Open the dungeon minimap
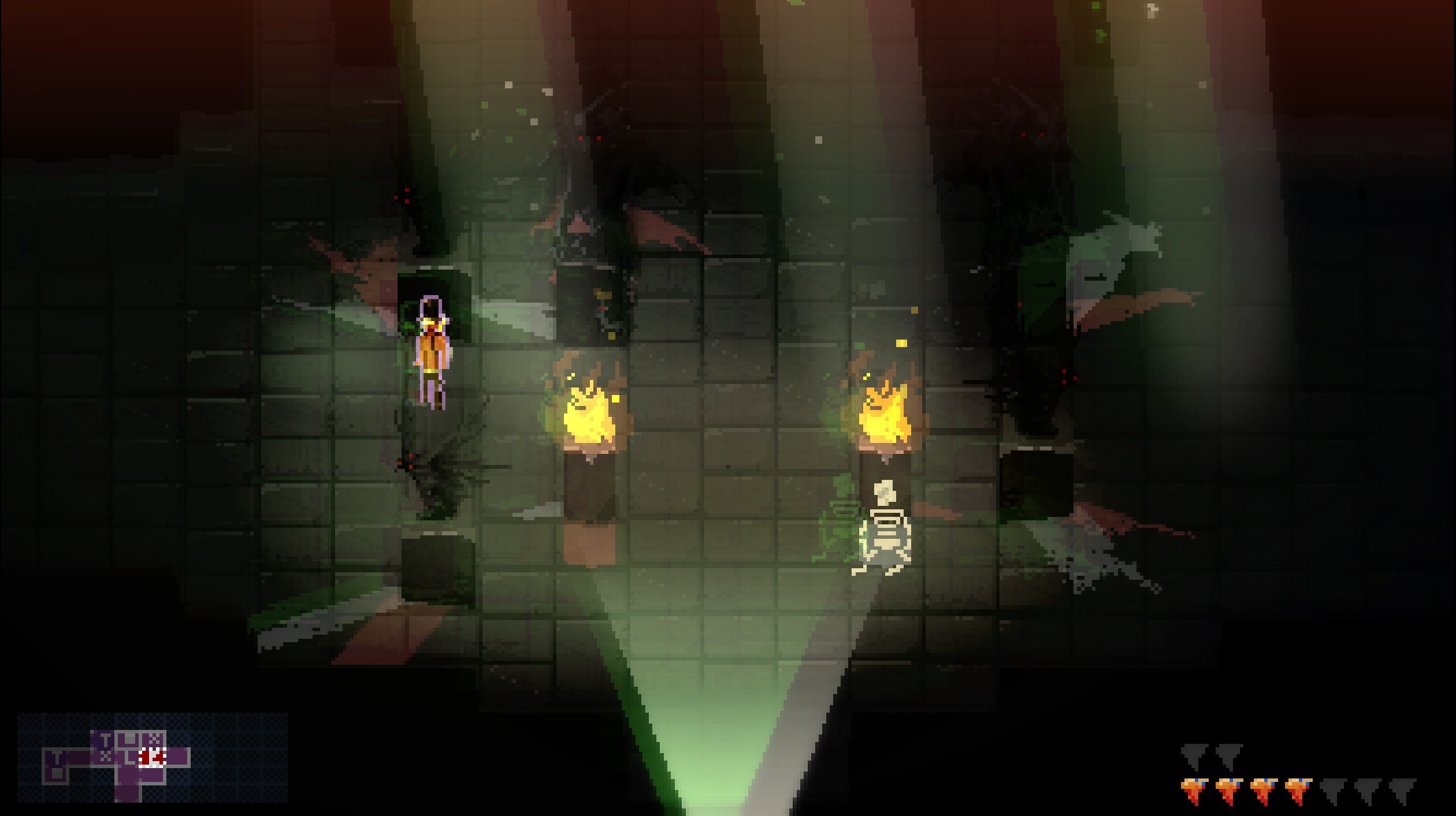 152,758
